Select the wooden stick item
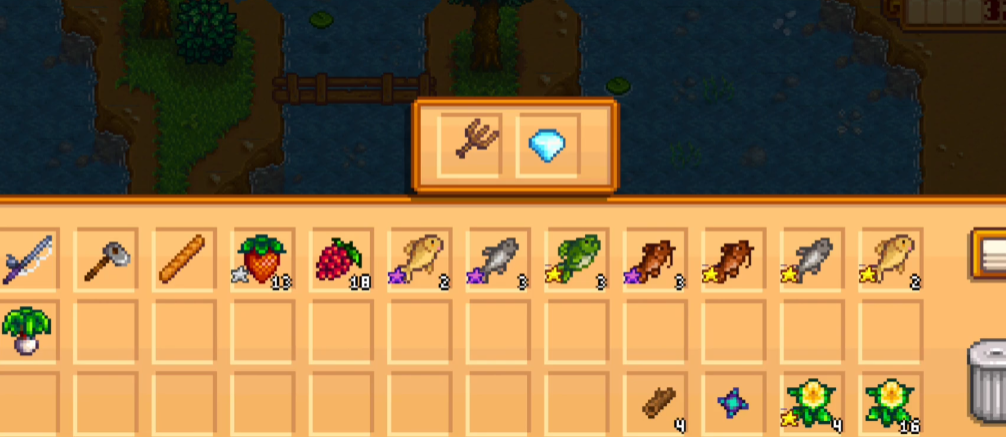 coord(183,260)
